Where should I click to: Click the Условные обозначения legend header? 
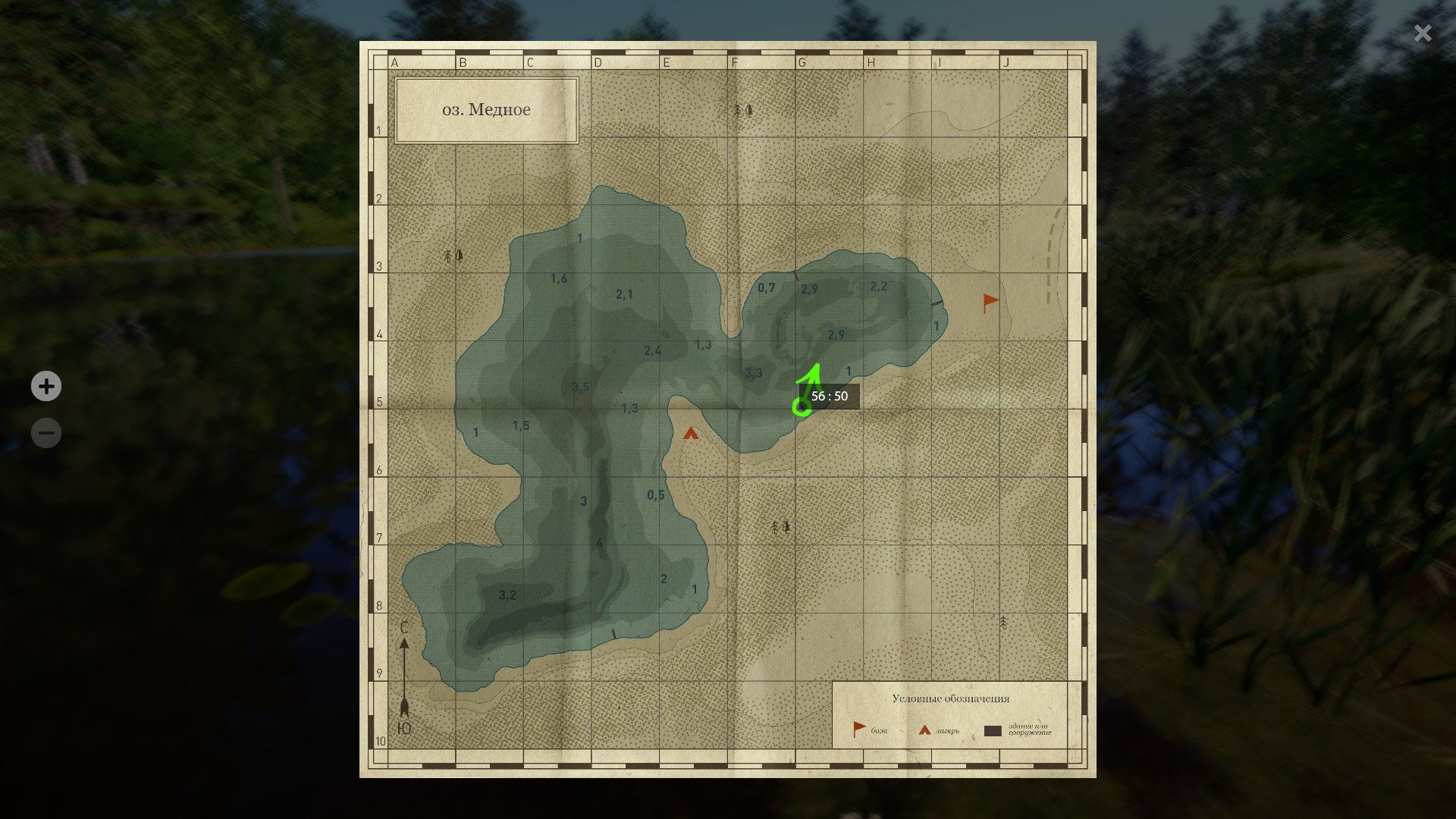tap(949, 700)
